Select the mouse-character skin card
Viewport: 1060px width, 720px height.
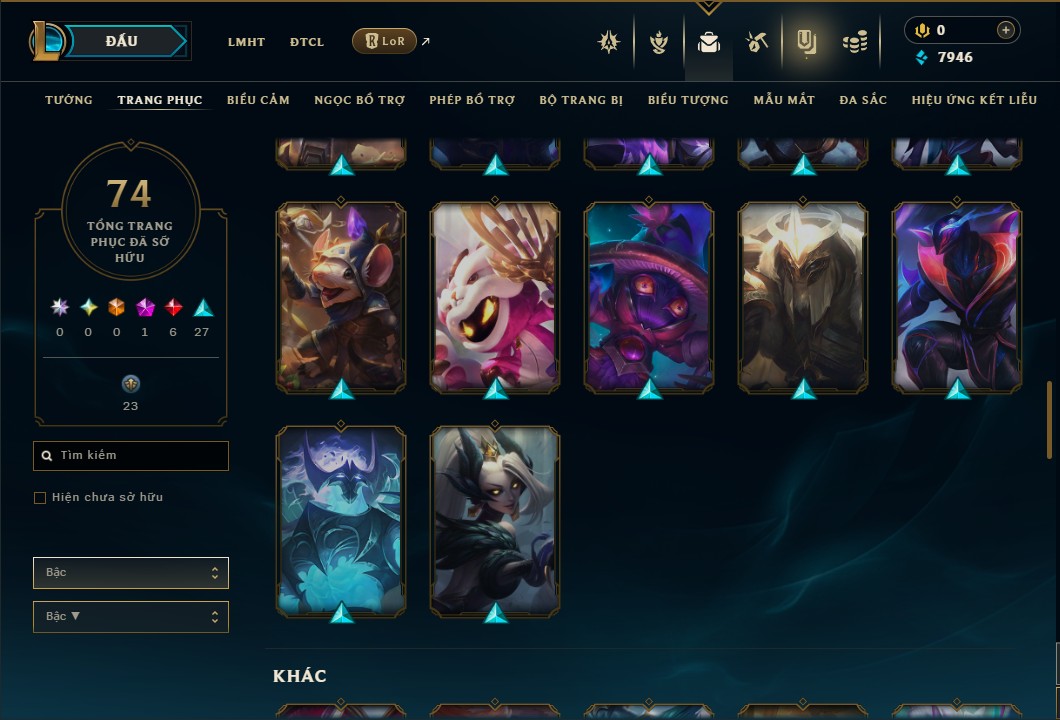click(x=341, y=297)
